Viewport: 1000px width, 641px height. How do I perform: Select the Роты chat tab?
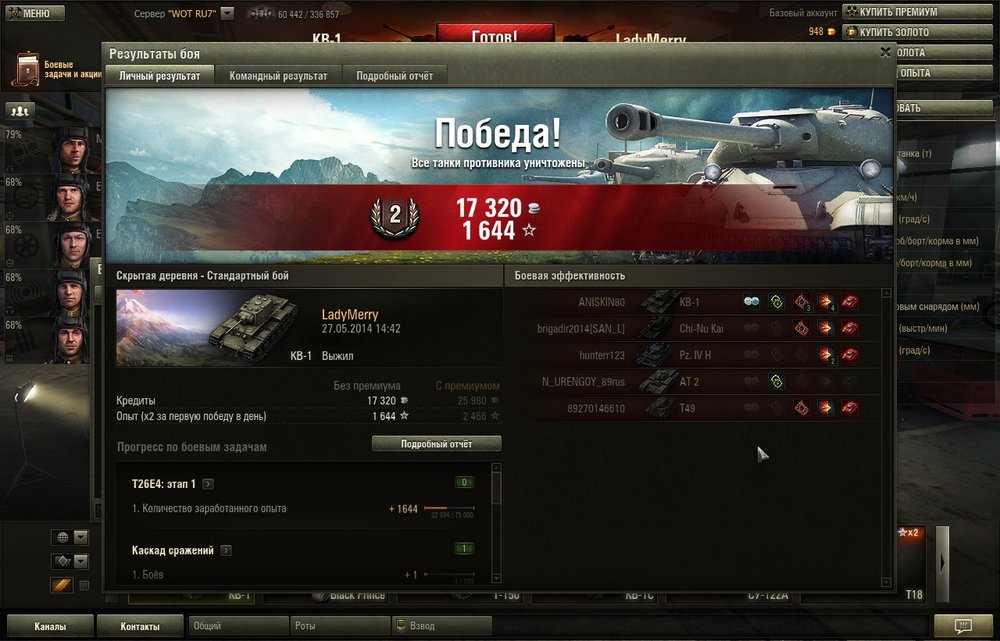(340, 627)
